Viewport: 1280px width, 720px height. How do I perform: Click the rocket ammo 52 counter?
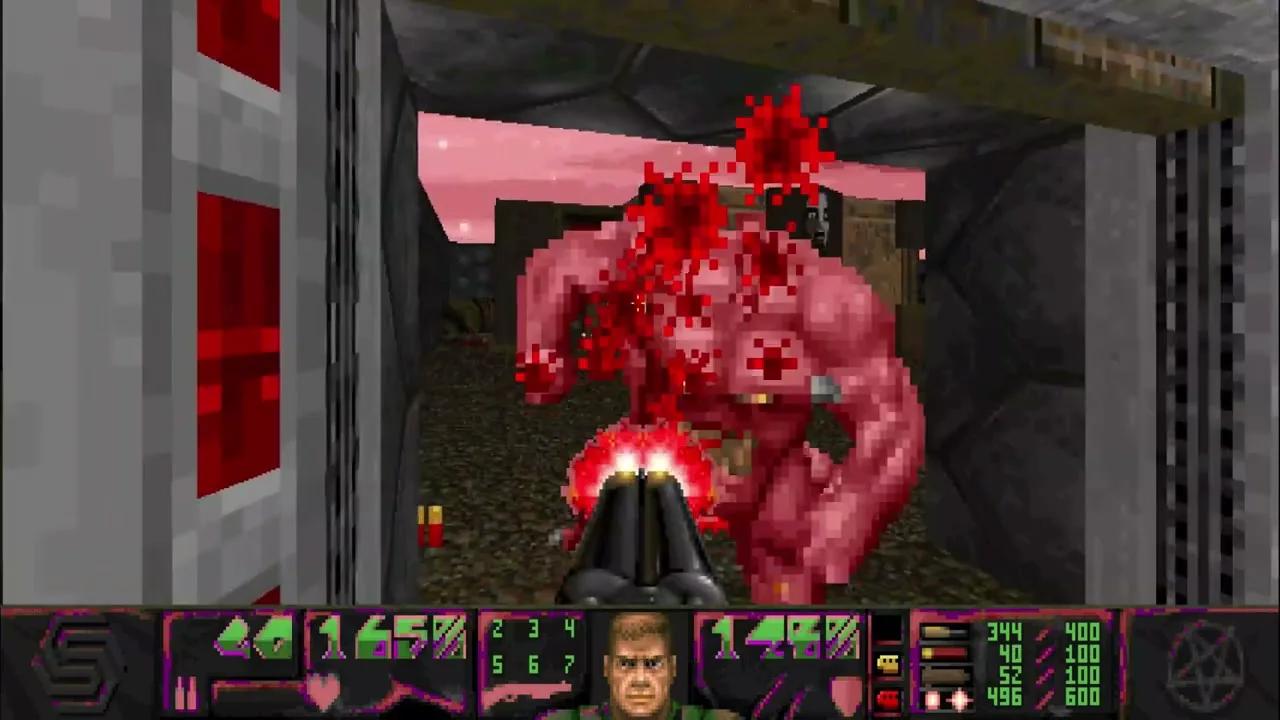1012,675
